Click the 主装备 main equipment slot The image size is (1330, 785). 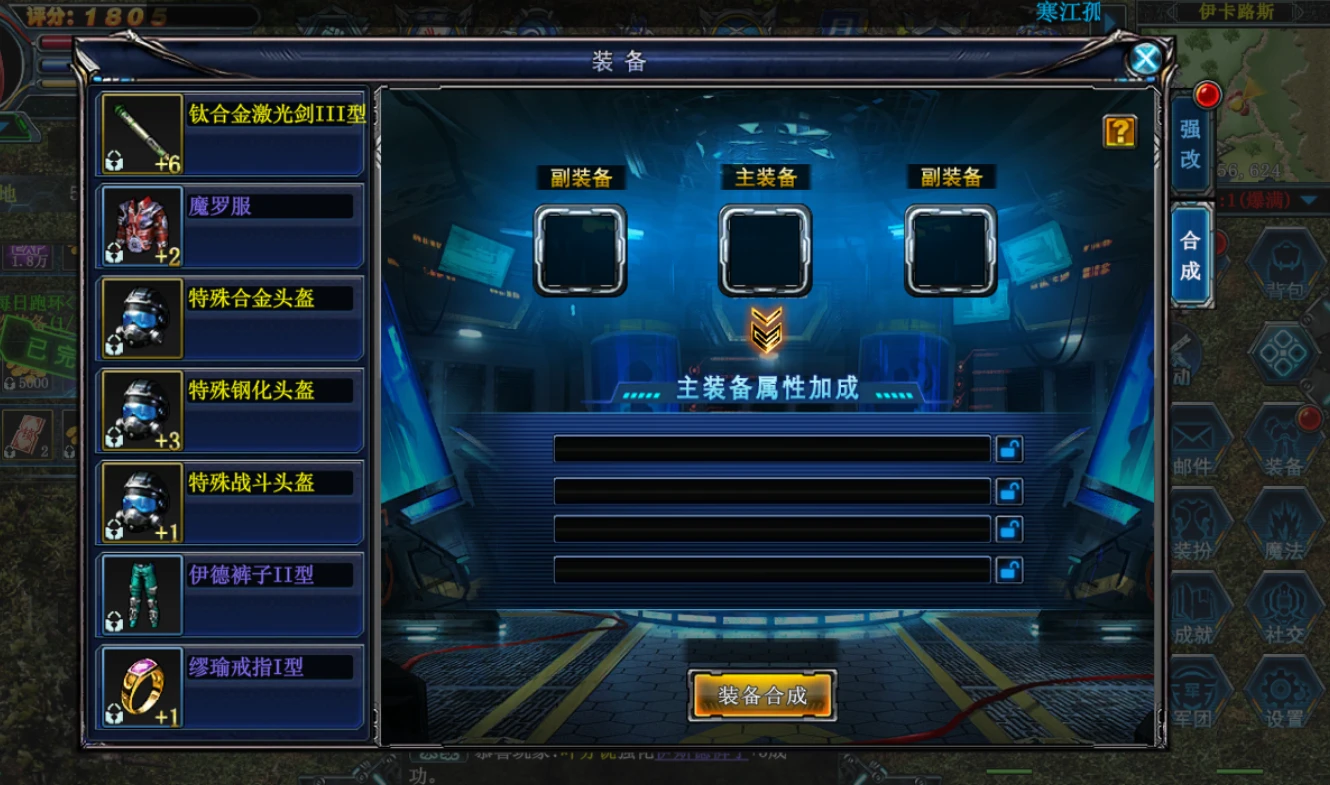point(765,250)
